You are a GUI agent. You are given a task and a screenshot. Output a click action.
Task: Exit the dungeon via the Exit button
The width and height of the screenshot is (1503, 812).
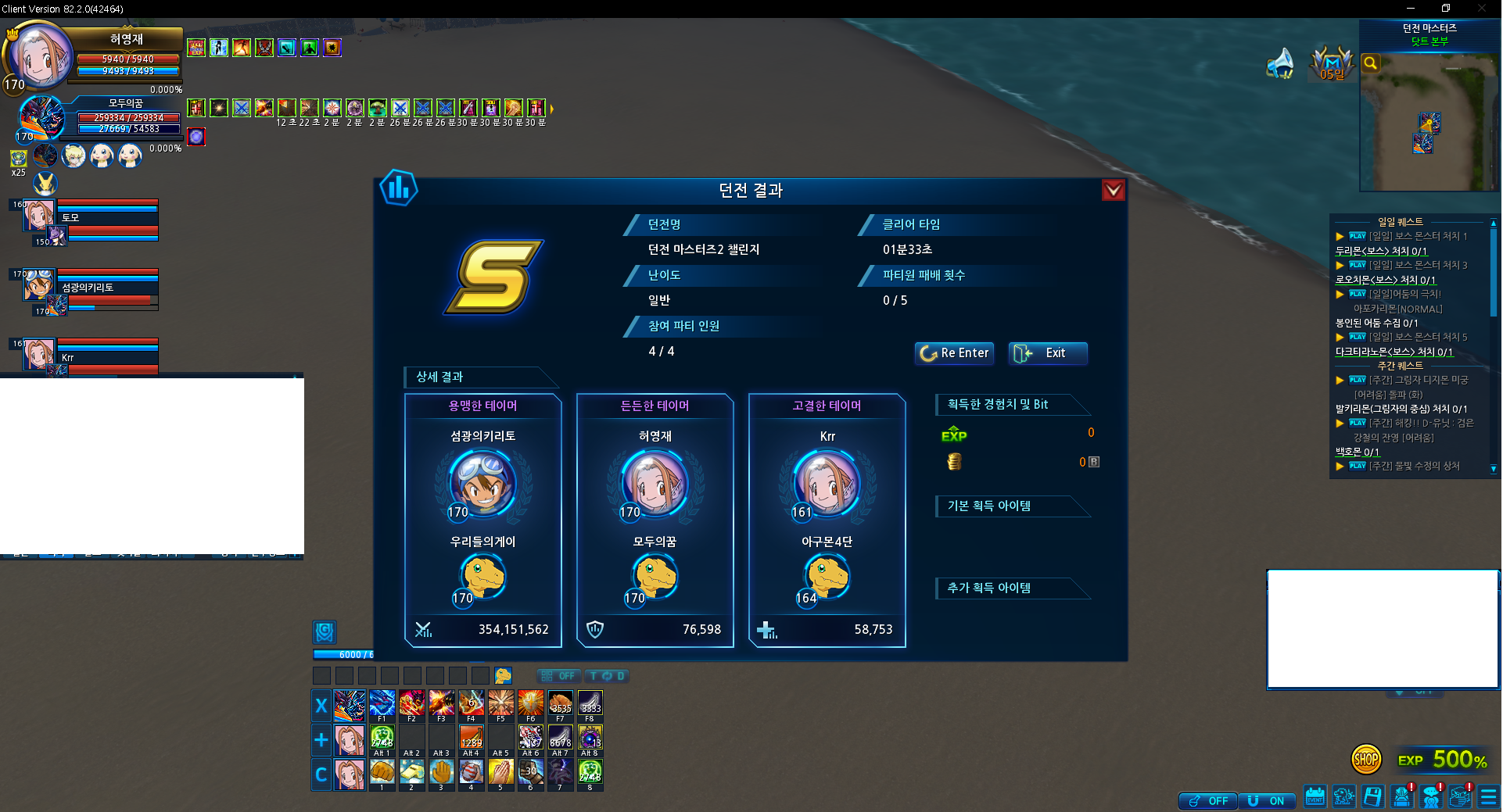click(x=1047, y=353)
